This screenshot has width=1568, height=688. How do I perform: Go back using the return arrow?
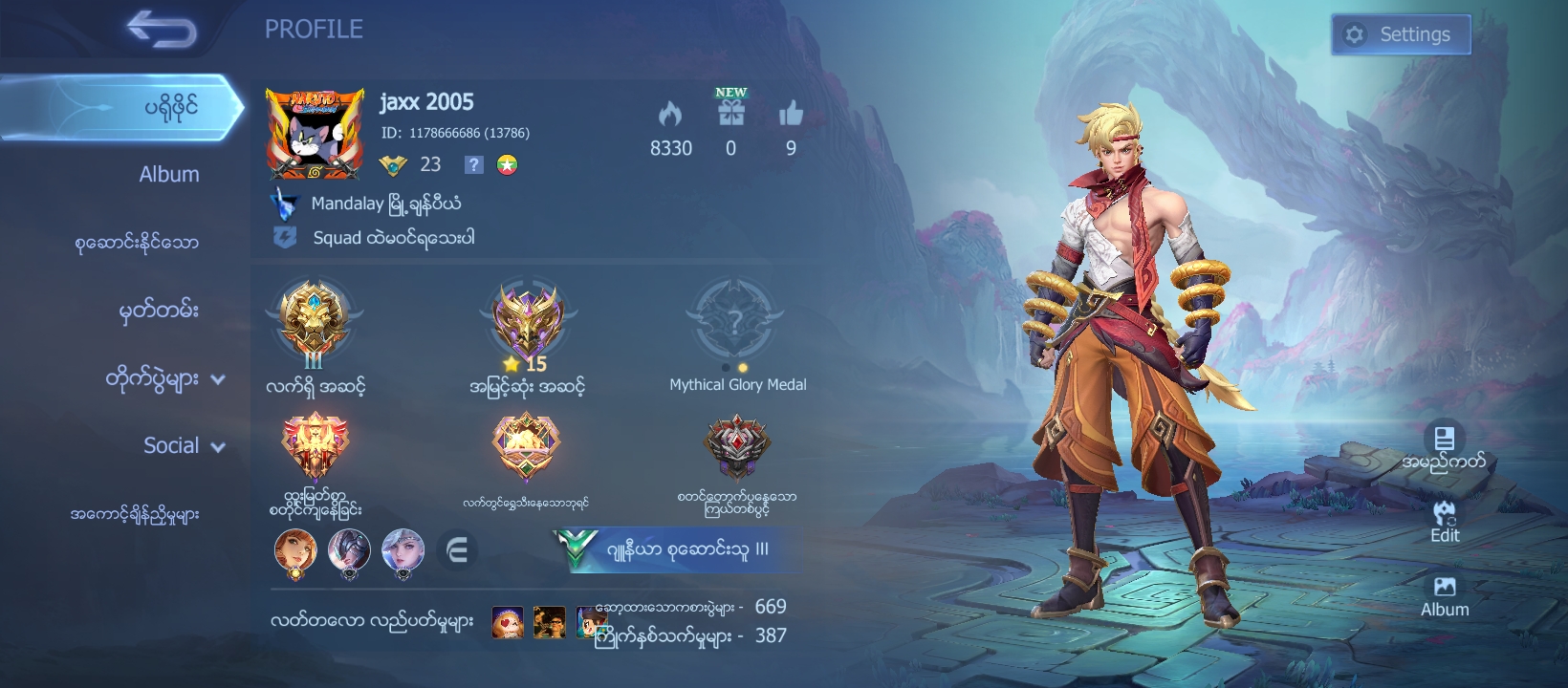click(162, 30)
